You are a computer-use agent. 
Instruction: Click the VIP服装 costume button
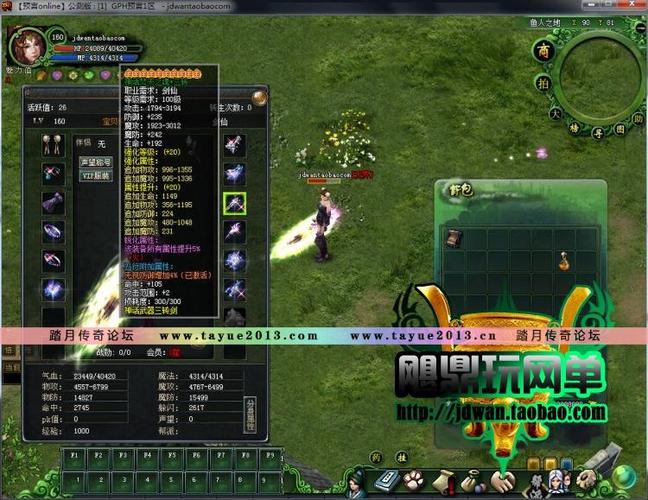point(96,174)
